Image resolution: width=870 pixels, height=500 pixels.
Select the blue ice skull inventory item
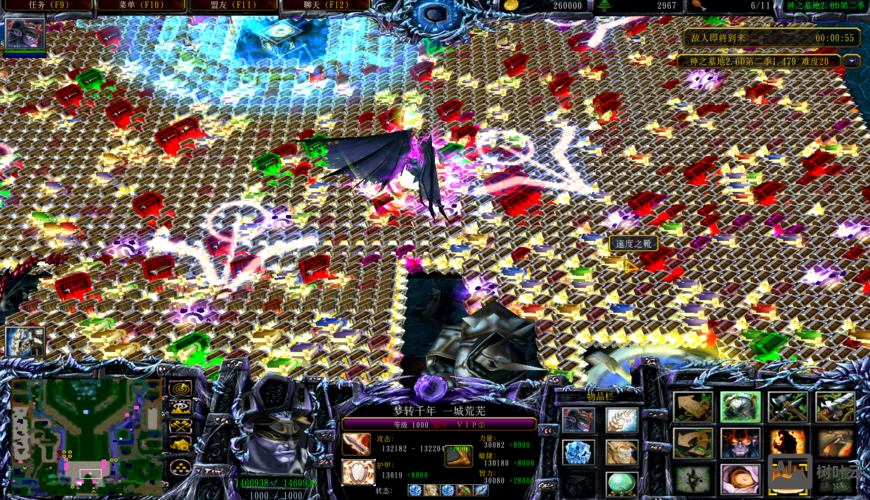click(x=578, y=453)
